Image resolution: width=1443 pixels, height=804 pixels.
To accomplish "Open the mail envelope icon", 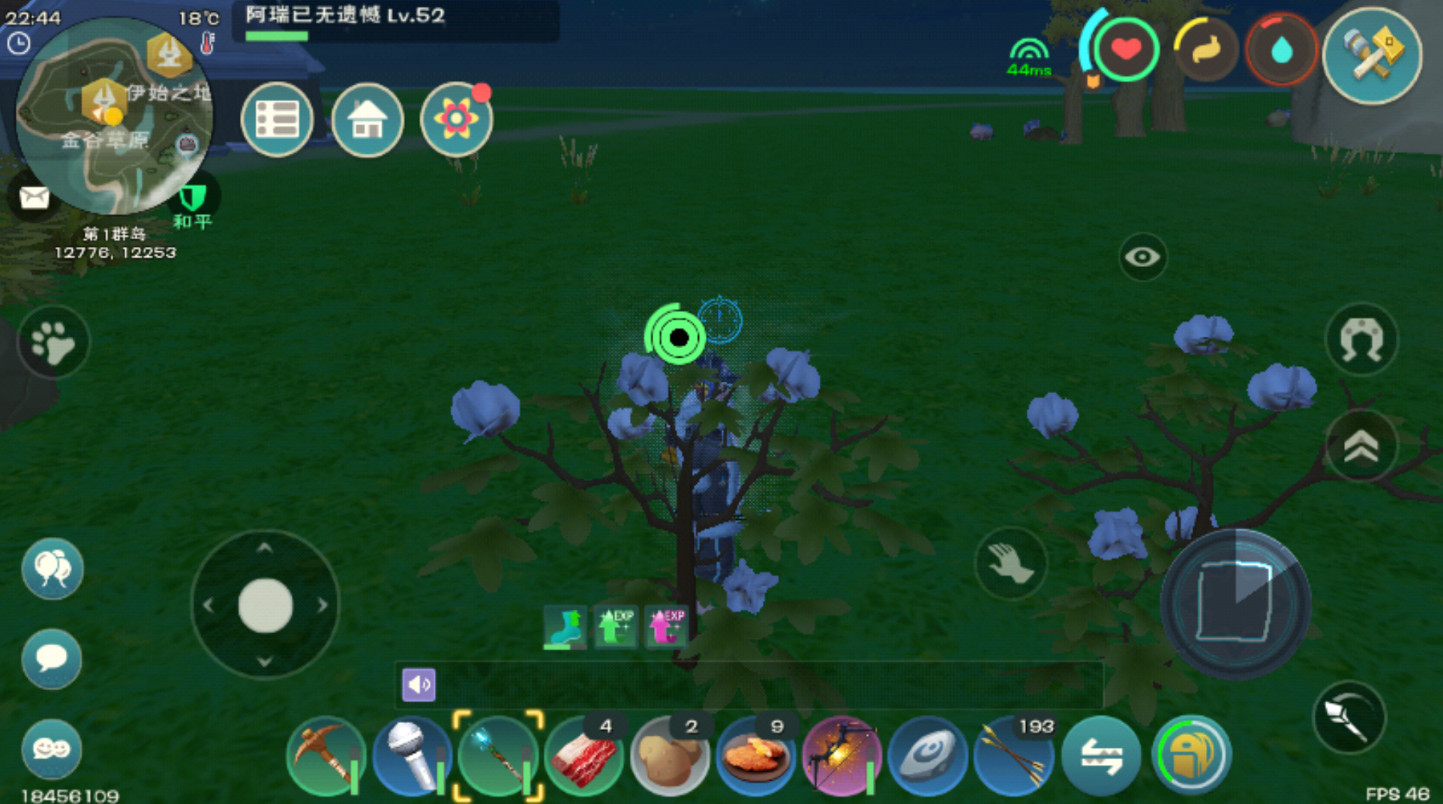I will pos(34,197).
